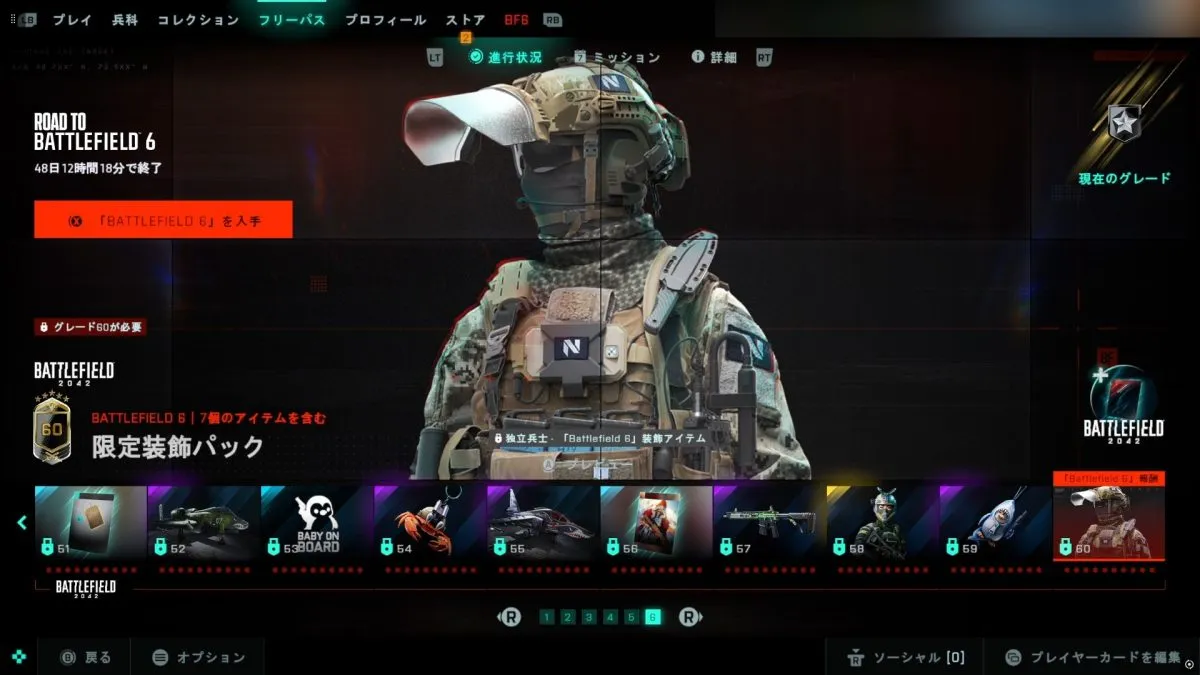The image size is (1200, 675).
Task: Select the grade 57 rifle skin reward
Action: coord(768,522)
